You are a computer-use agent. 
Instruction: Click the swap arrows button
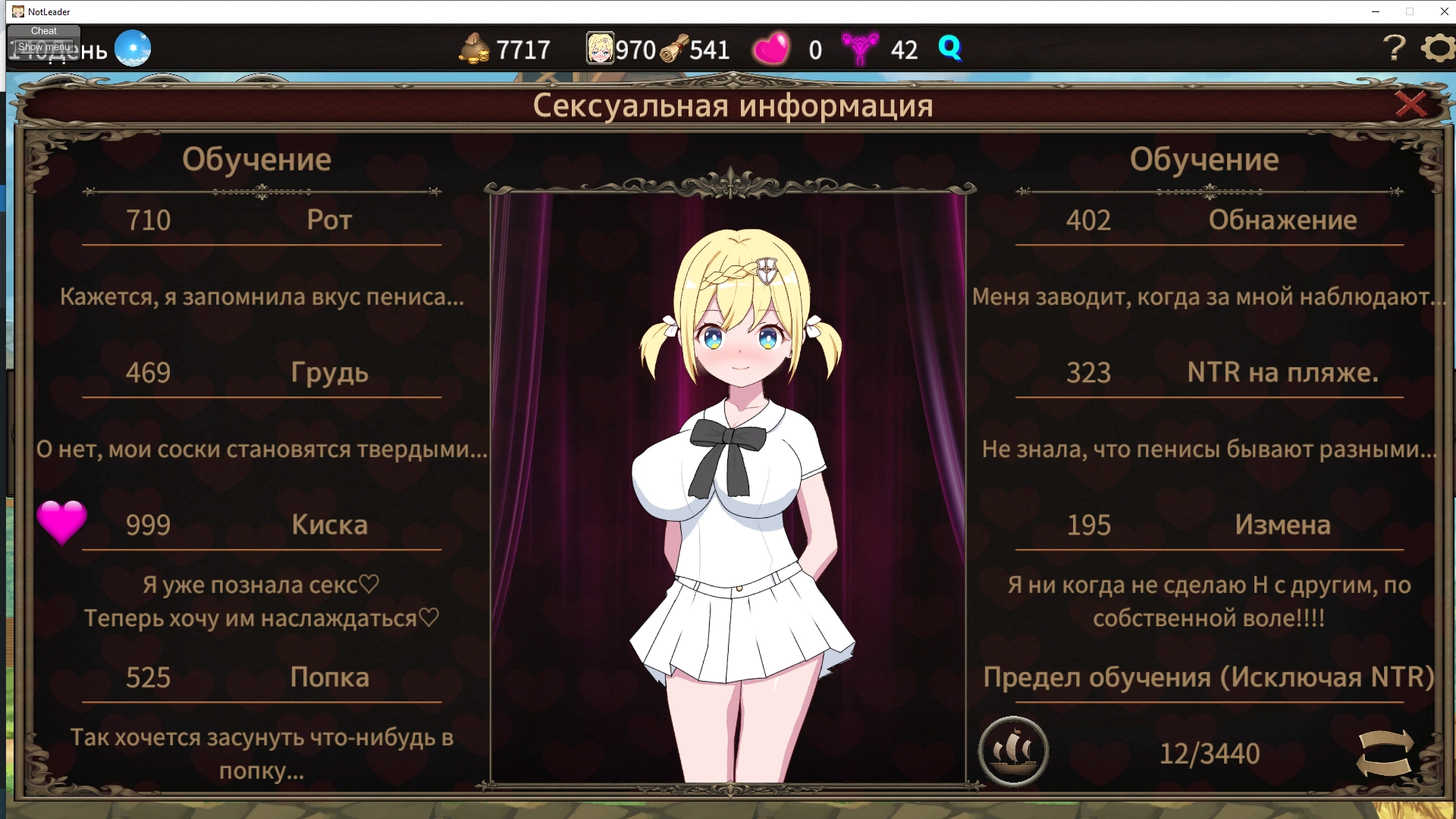1385,752
